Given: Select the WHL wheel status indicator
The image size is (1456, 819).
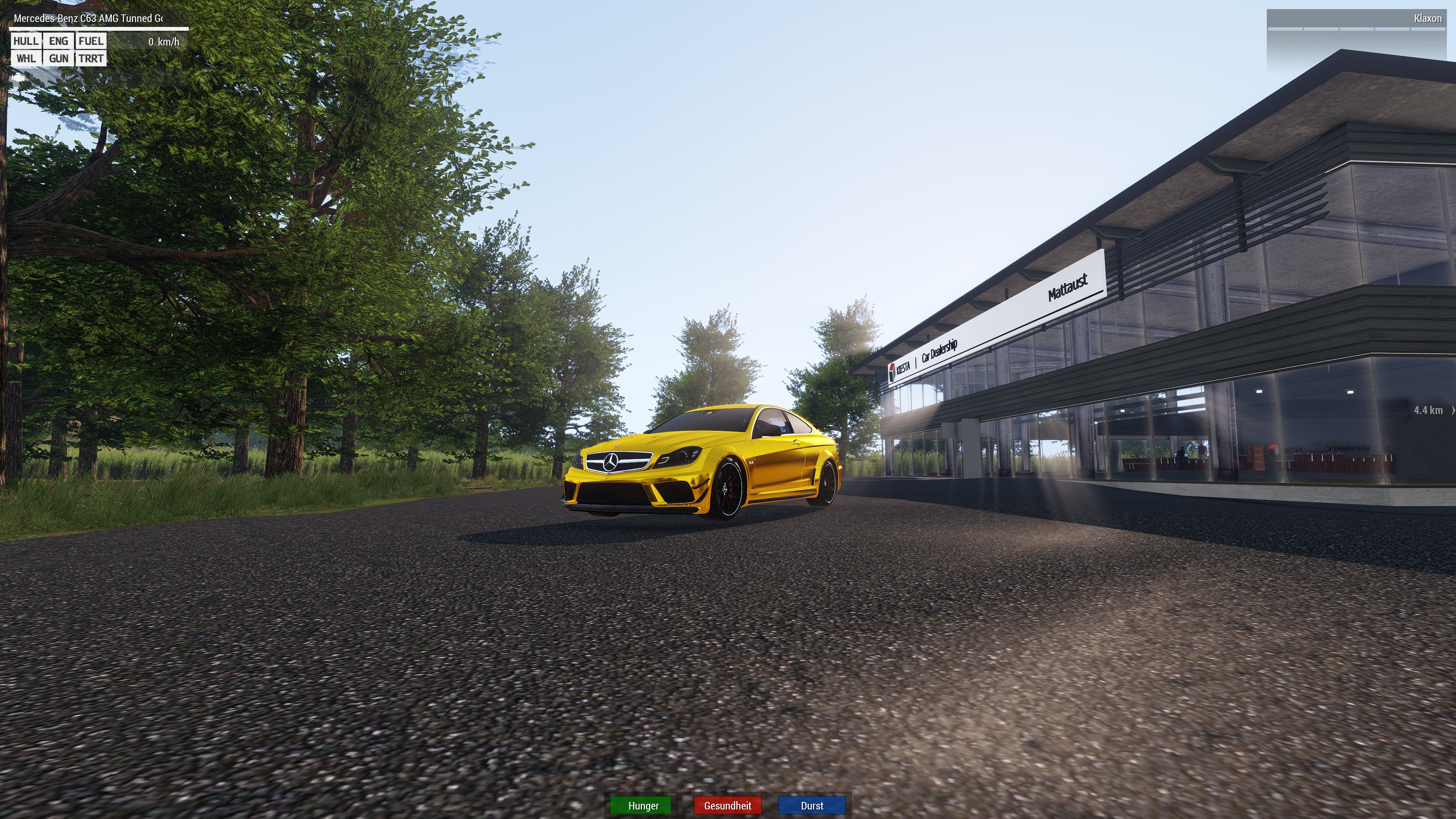Looking at the screenshot, I should pyautogui.click(x=26, y=58).
